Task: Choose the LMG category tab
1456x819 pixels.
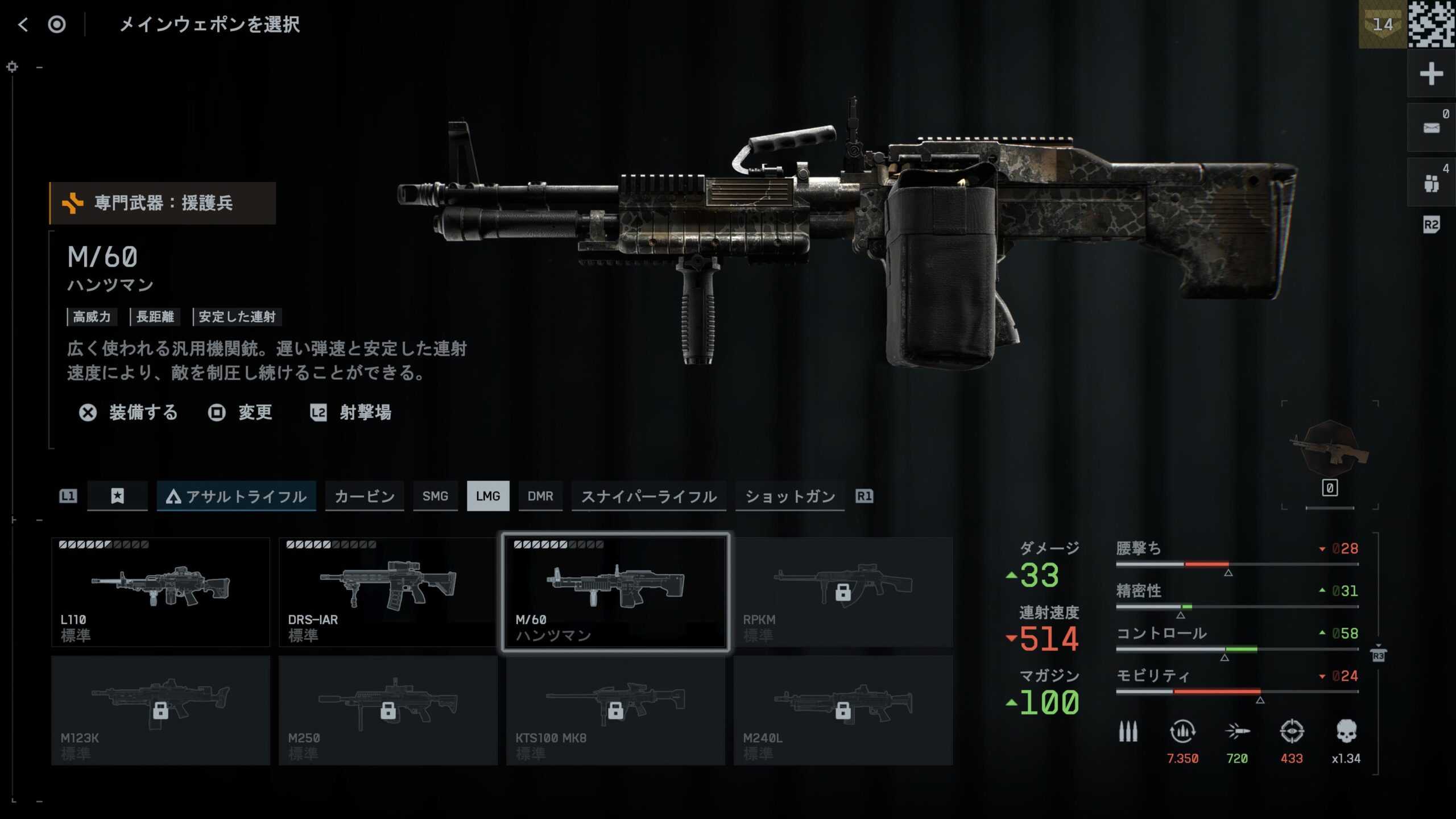Action: pyautogui.click(x=488, y=497)
